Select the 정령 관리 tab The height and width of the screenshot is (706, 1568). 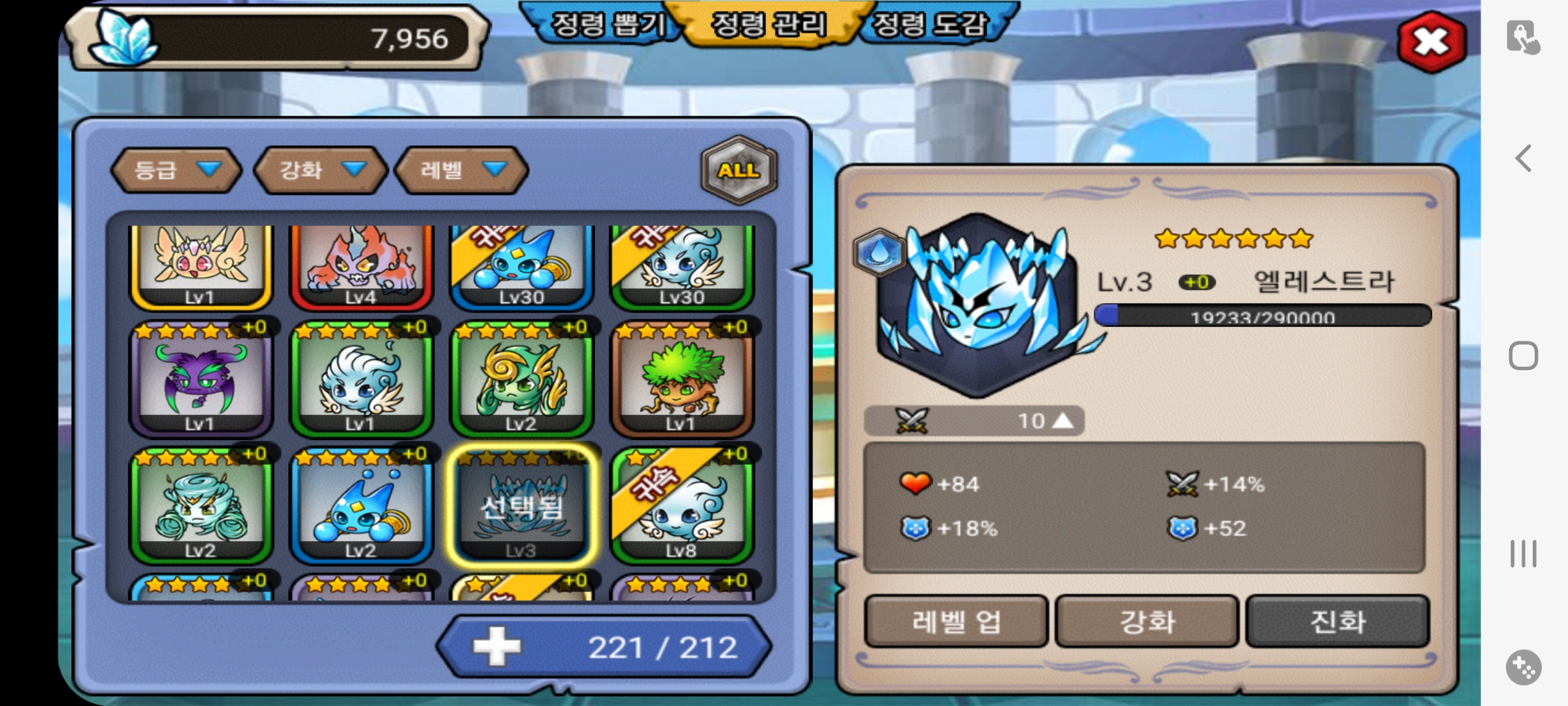(768, 26)
